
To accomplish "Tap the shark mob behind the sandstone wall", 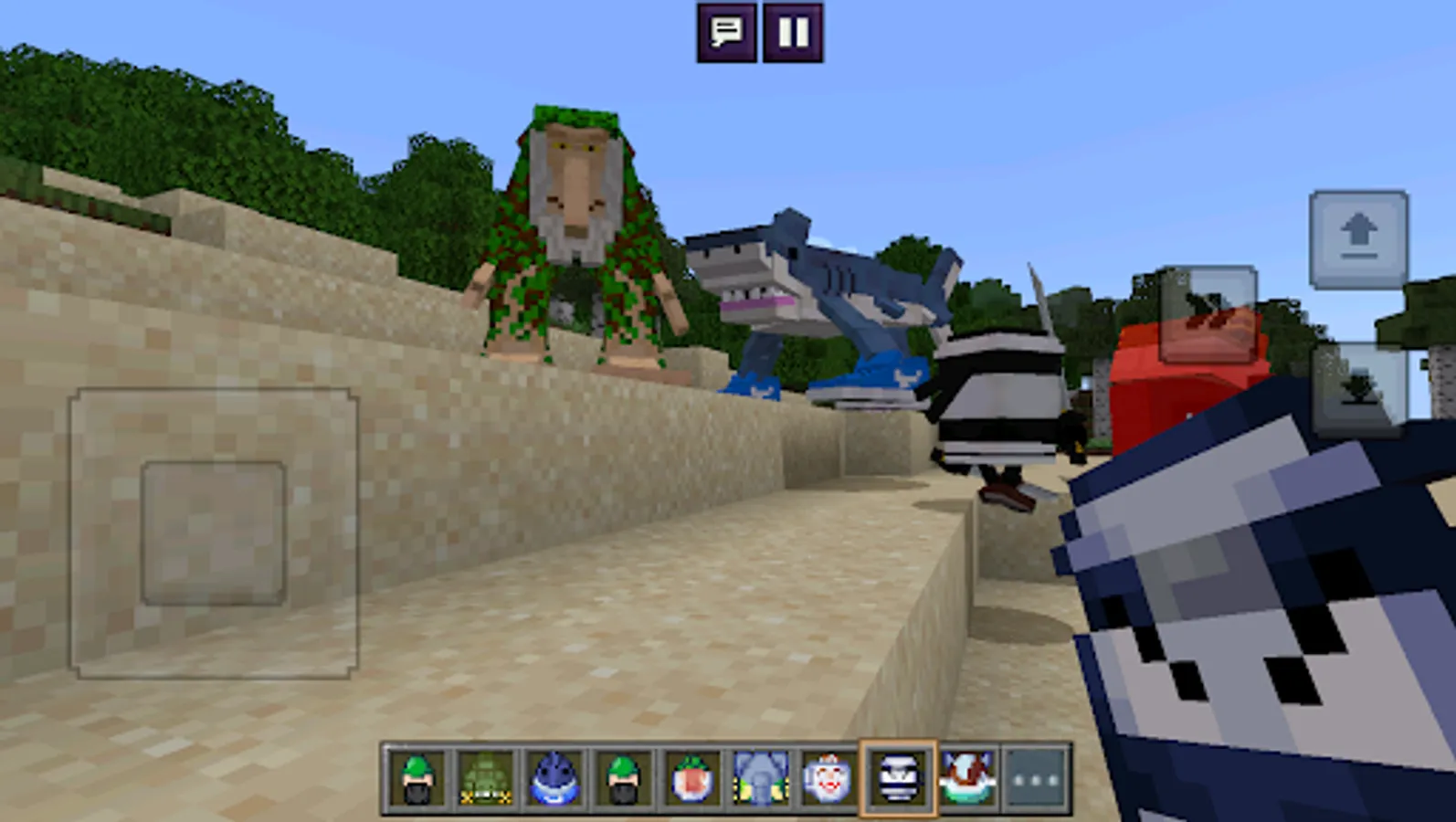I will (822, 283).
